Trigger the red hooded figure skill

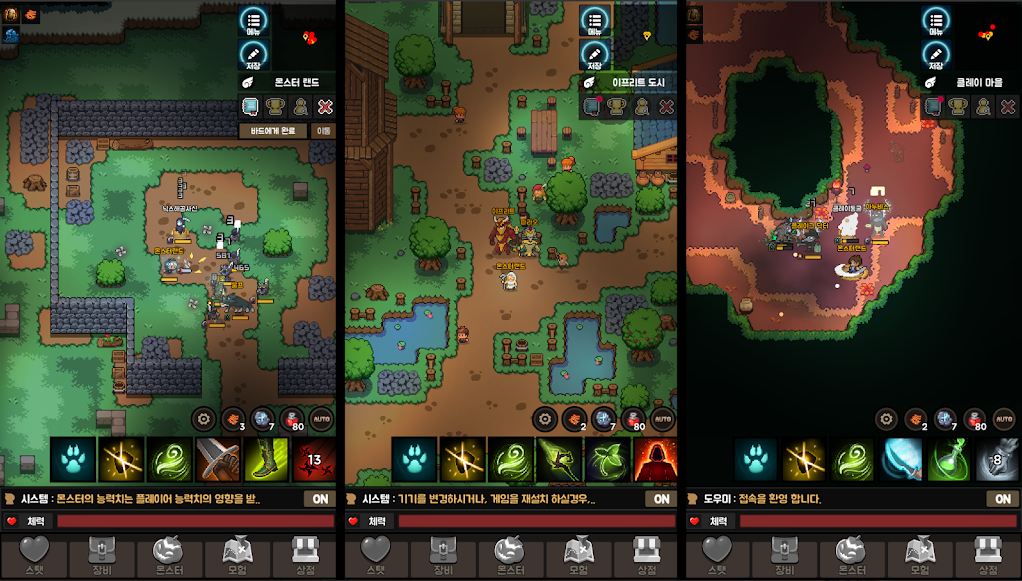click(x=655, y=459)
